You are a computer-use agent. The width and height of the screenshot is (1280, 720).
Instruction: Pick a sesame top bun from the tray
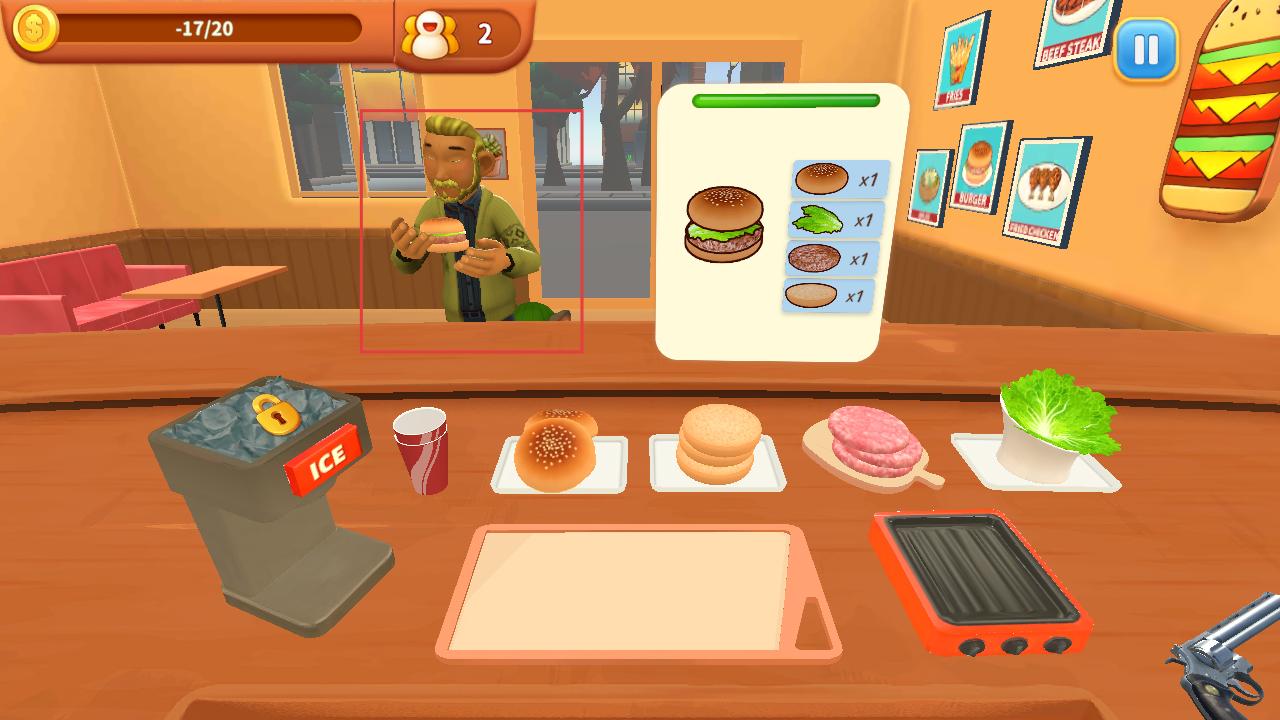[x=556, y=452]
